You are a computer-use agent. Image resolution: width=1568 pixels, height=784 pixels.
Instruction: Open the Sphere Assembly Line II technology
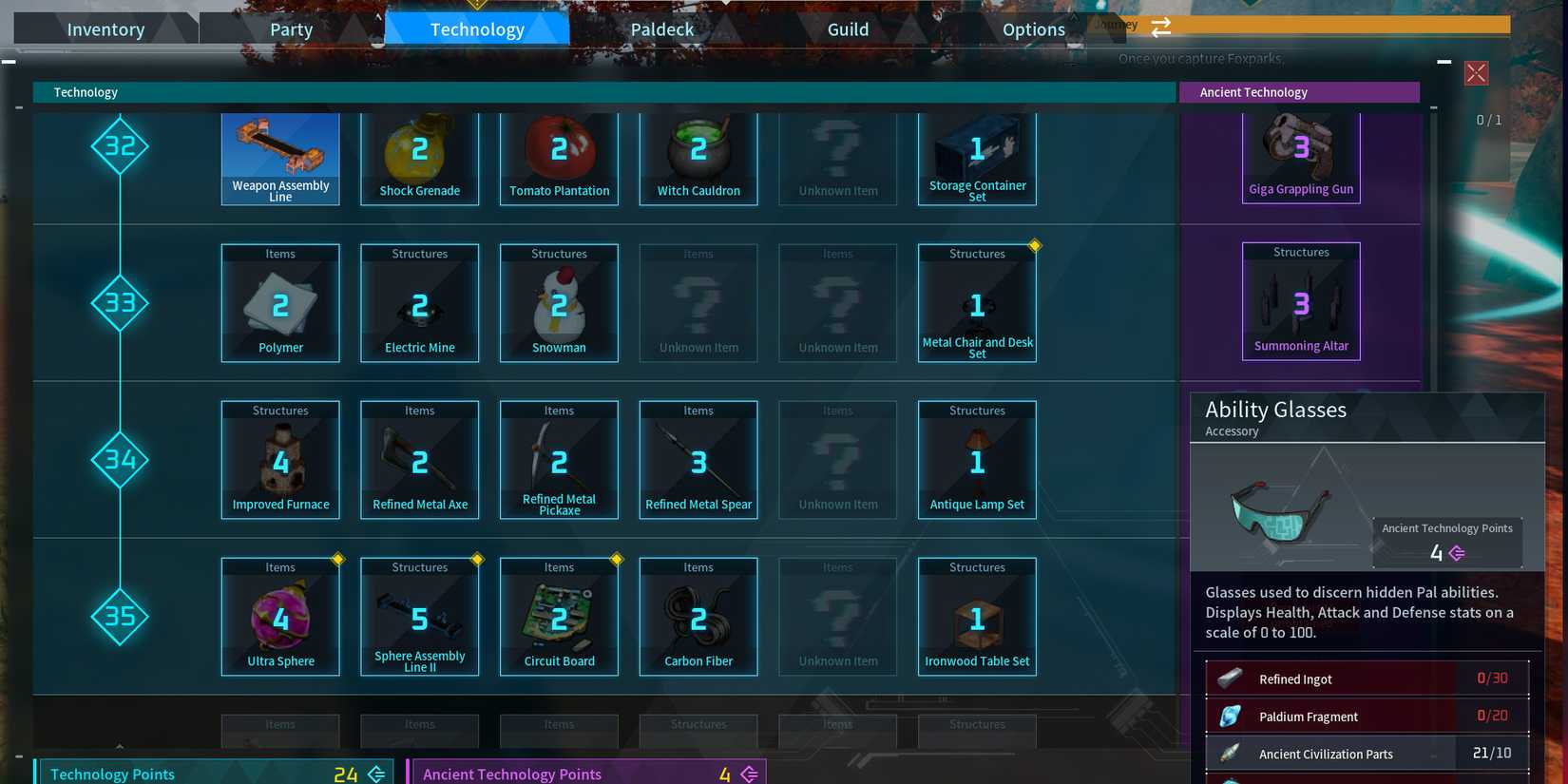coord(419,618)
